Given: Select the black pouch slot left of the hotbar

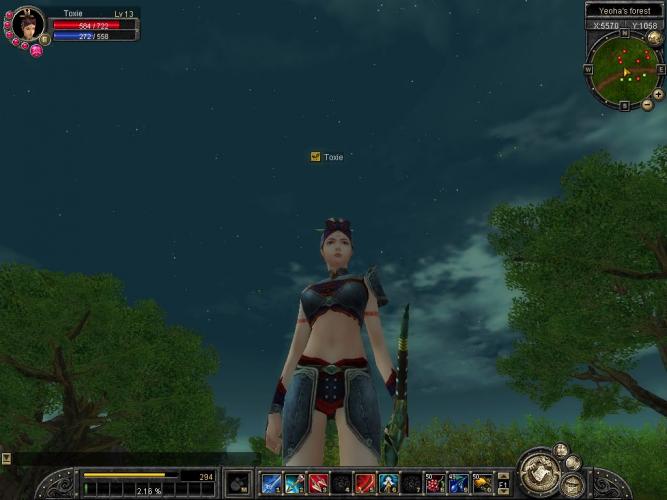Looking at the screenshot, I should (x=238, y=483).
